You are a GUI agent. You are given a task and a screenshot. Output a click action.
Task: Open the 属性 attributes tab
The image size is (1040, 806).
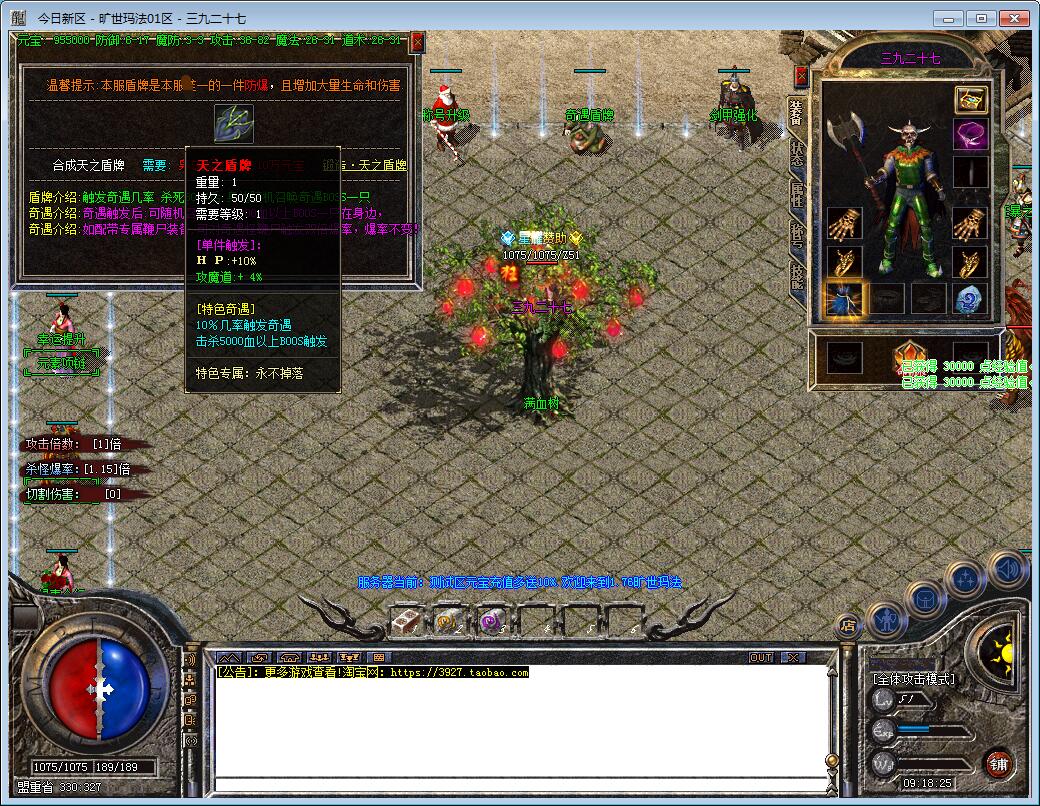point(797,194)
